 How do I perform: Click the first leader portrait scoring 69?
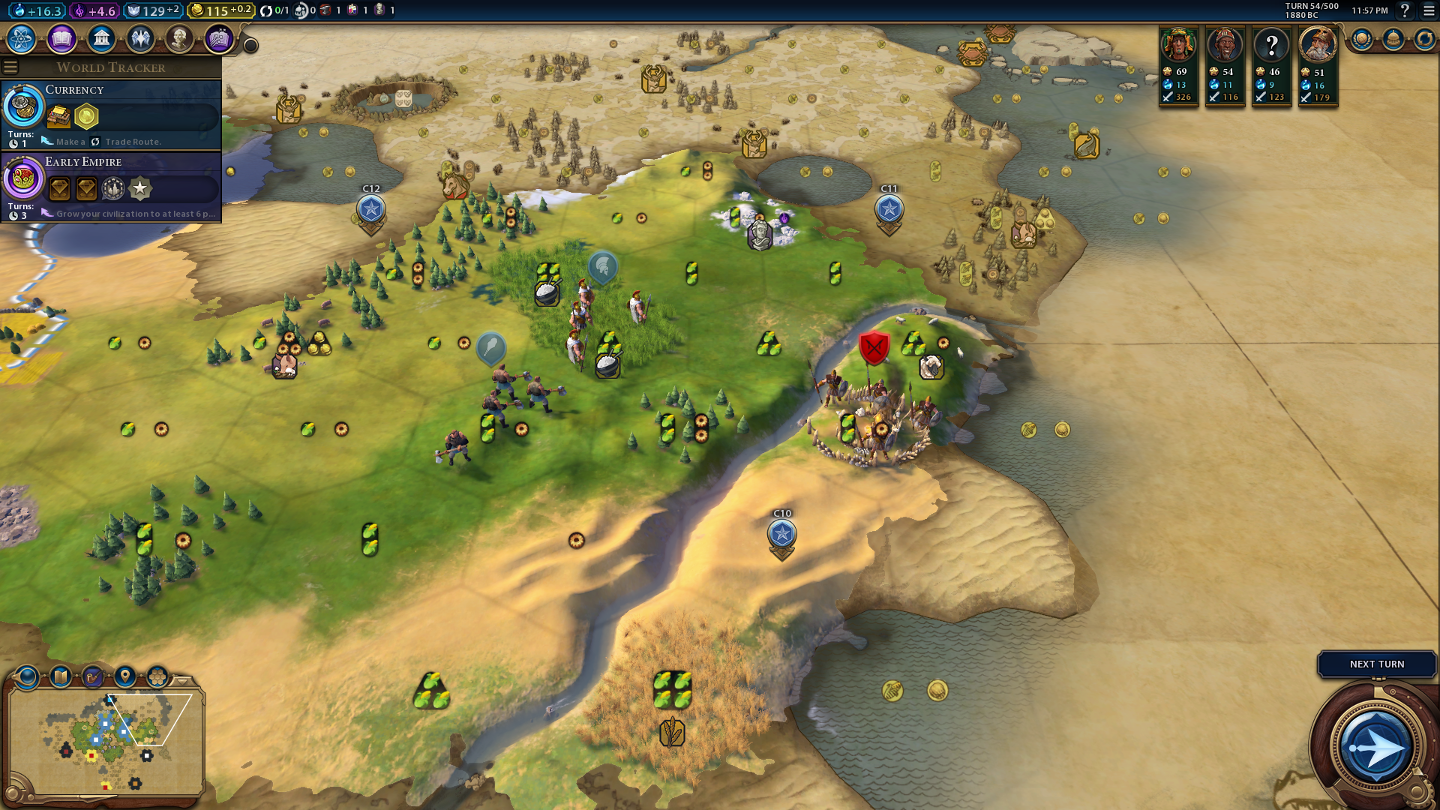1179,45
